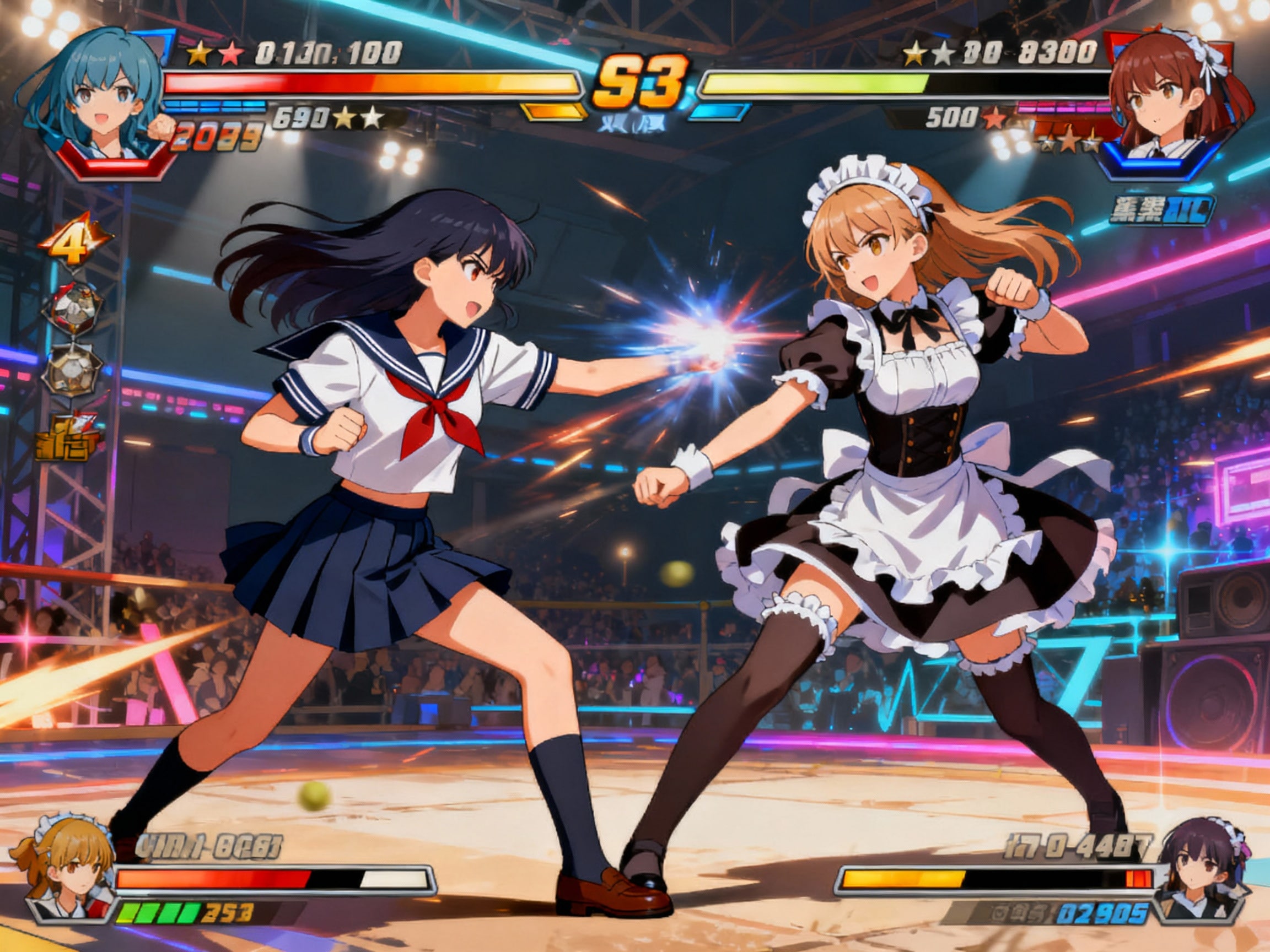Activate the gold-framed hexagon item icon

72,369
